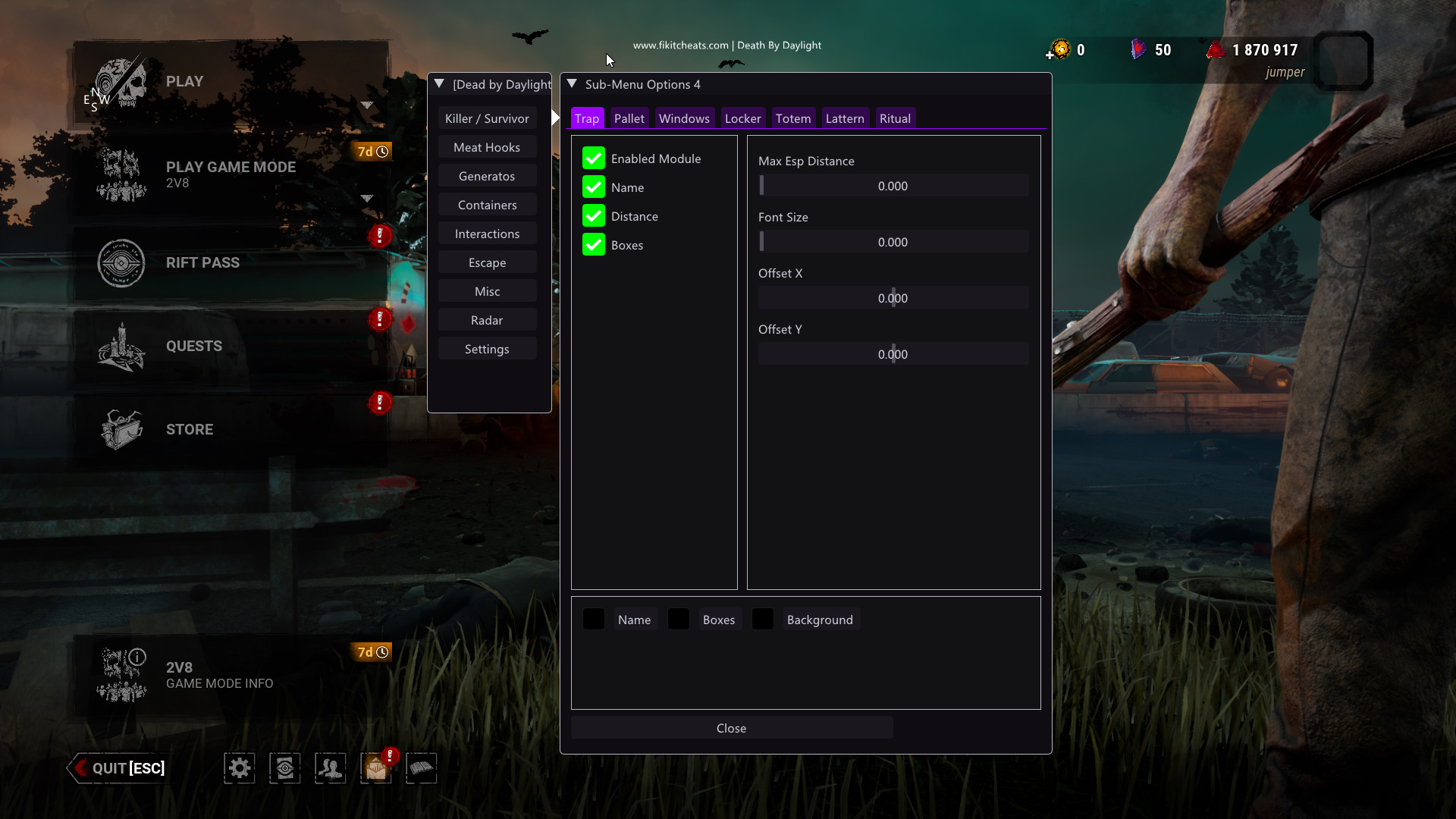The image size is (1456, 819).
Task: Open the news box icon with alert
Action: (376, 768)
